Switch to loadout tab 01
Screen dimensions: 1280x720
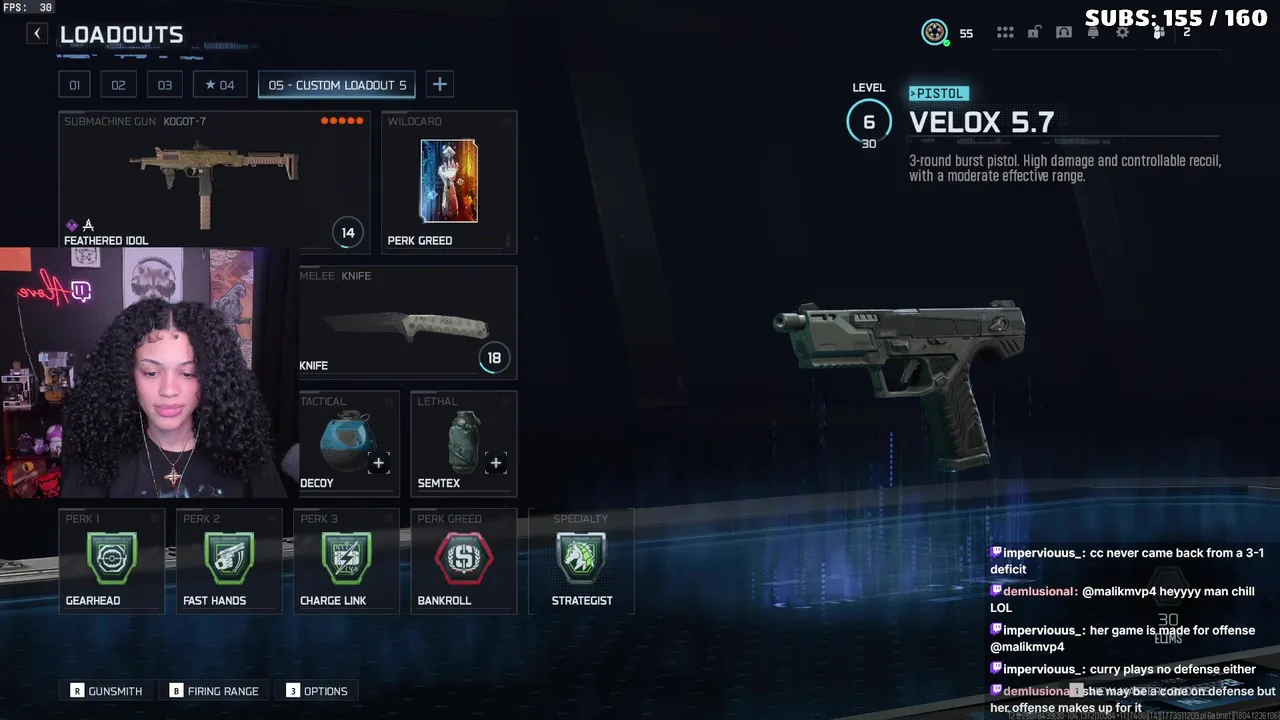[x=74, y=85]
